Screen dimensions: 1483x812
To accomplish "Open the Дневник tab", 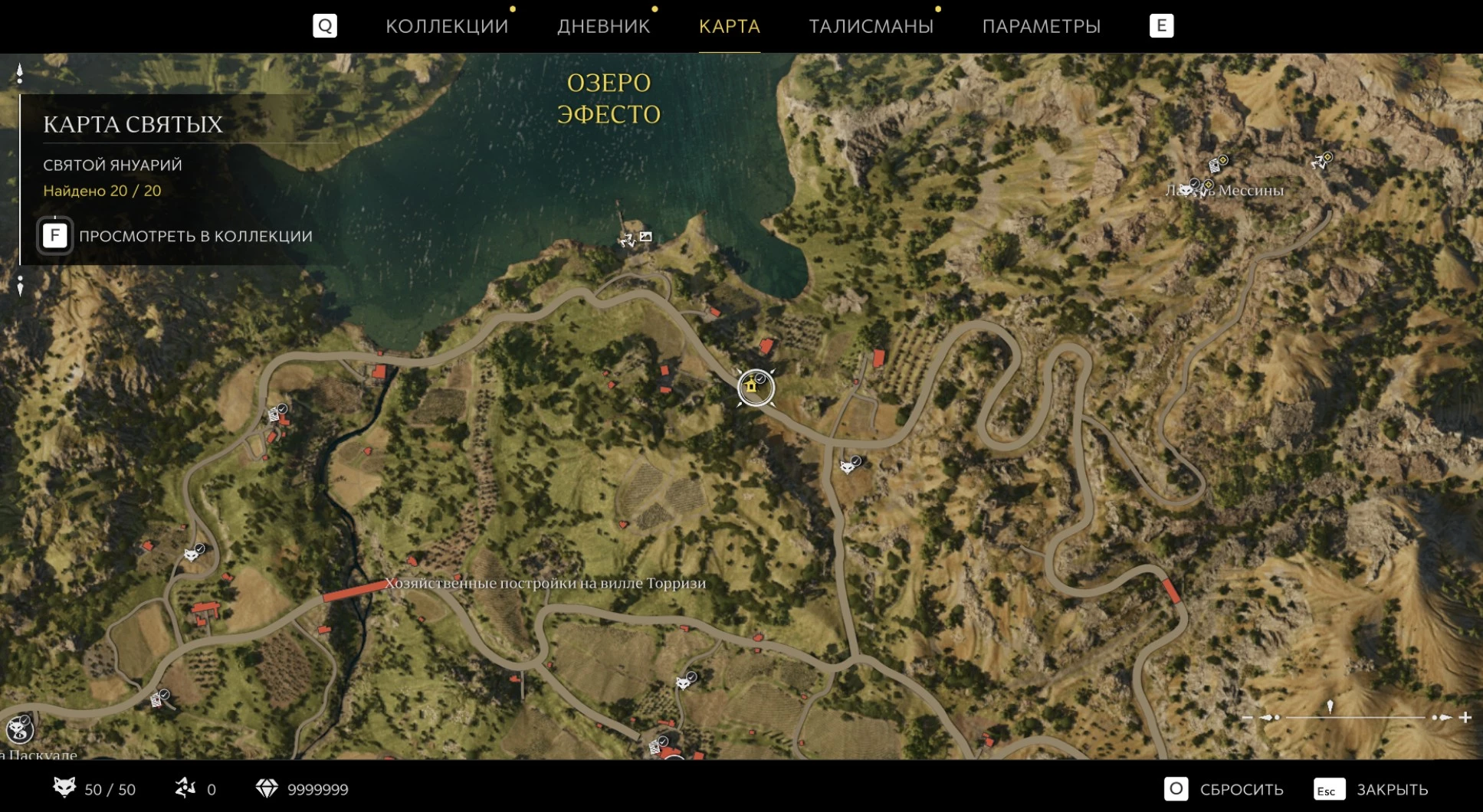I will click(x=603, y=26).
